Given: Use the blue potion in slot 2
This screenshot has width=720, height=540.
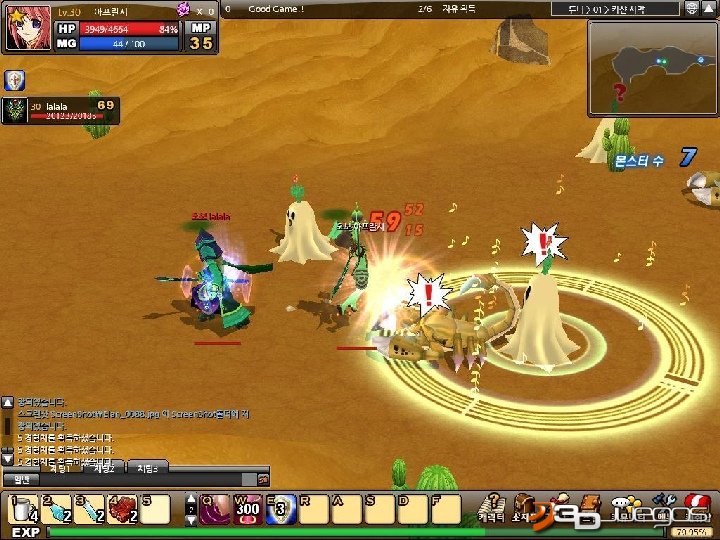Looking at the screenshot, I should coord(56,509).
